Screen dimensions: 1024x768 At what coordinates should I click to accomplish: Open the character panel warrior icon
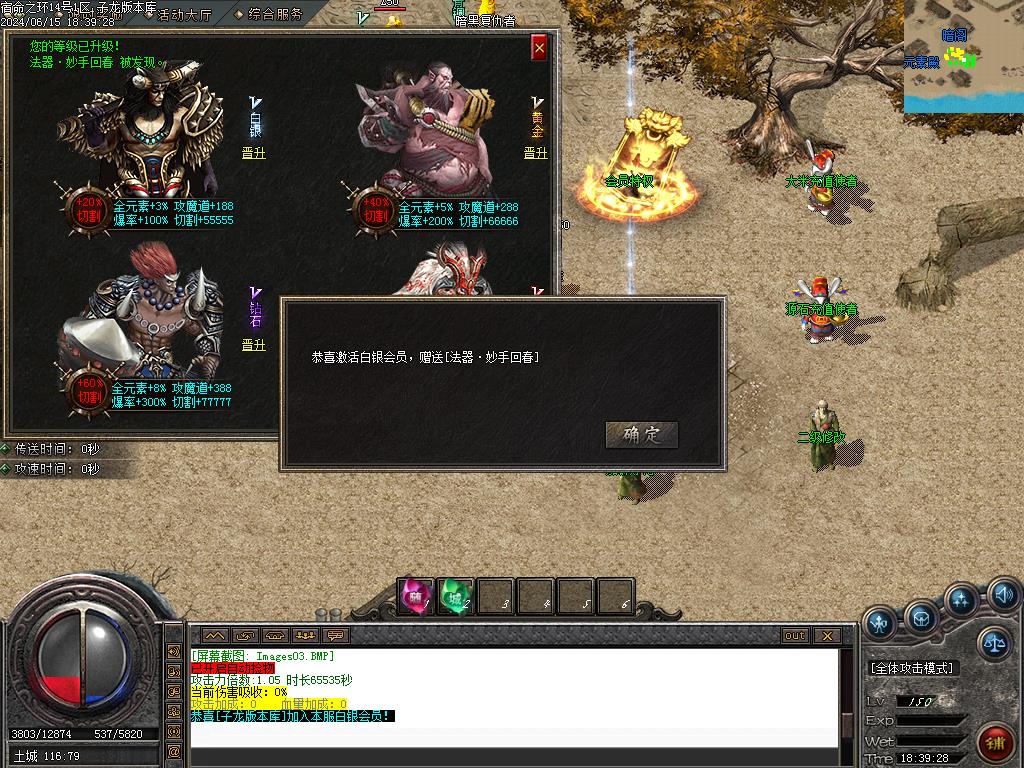pos(879,622)
